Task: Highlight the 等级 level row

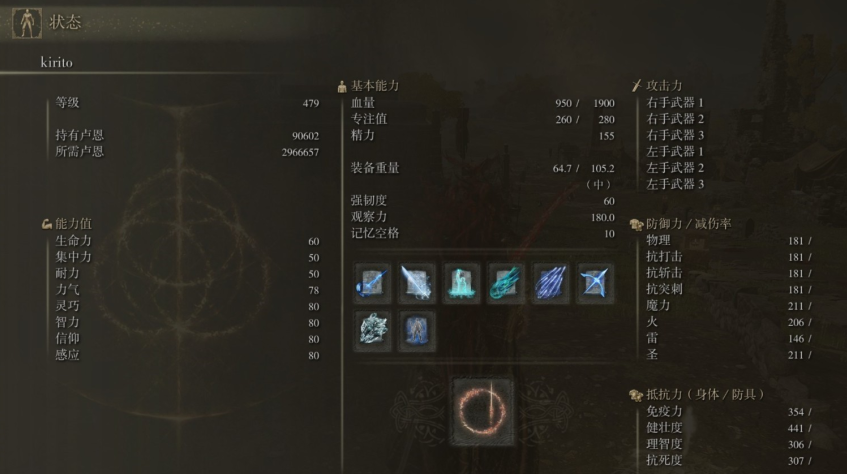Action: click(186, 102)
